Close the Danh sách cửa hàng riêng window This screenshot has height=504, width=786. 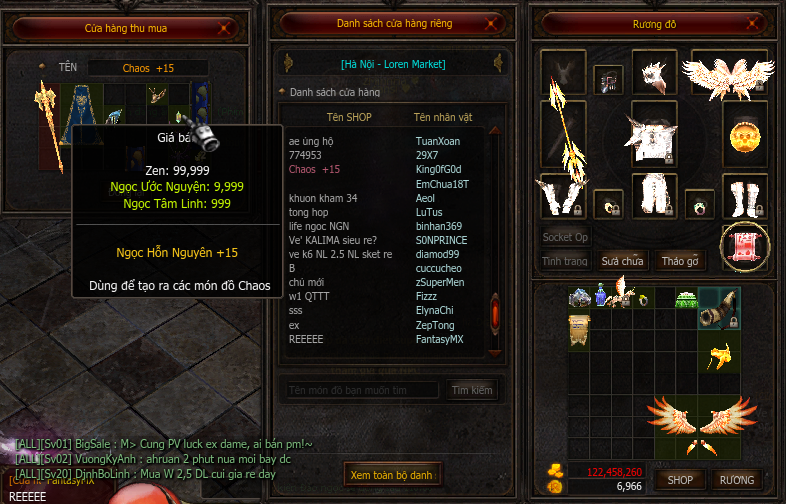click(x=488, y=23)
